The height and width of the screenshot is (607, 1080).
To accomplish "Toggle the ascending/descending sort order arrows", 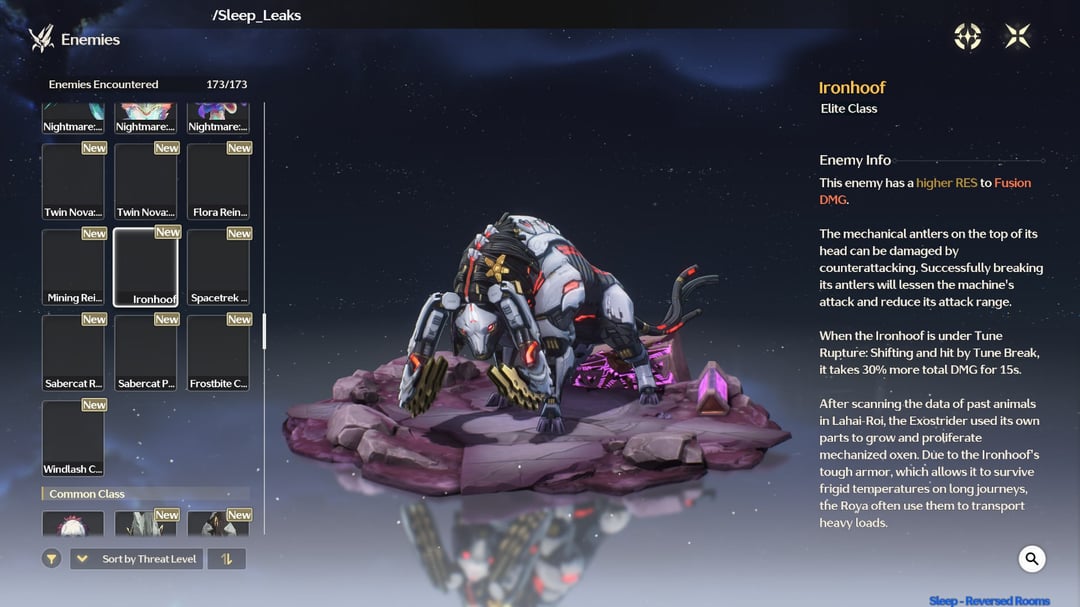I will pyautogui.click(x=226, y=559).
